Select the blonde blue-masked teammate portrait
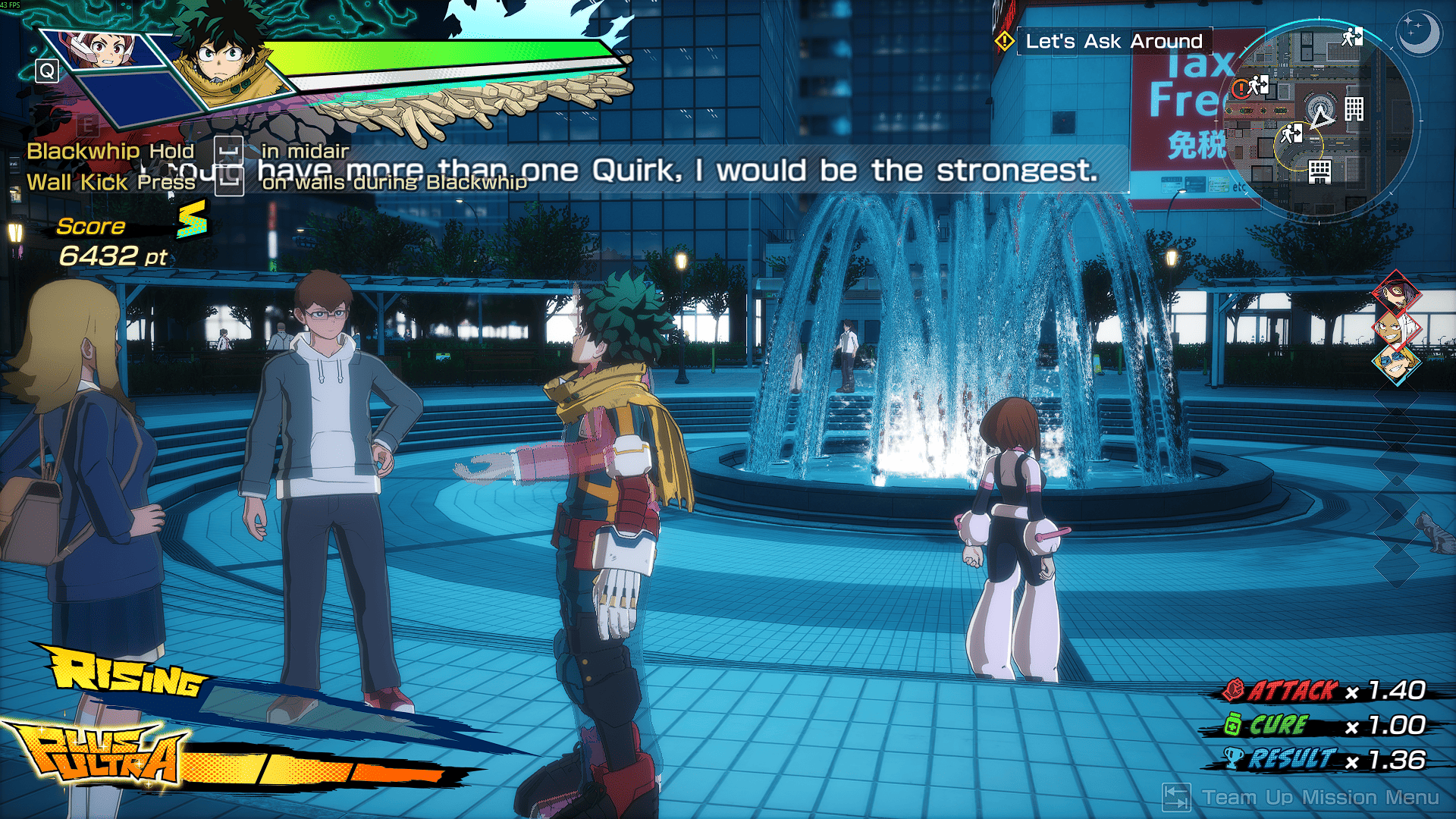This screenshot has height=819, width=1456. pos(1395,364)
